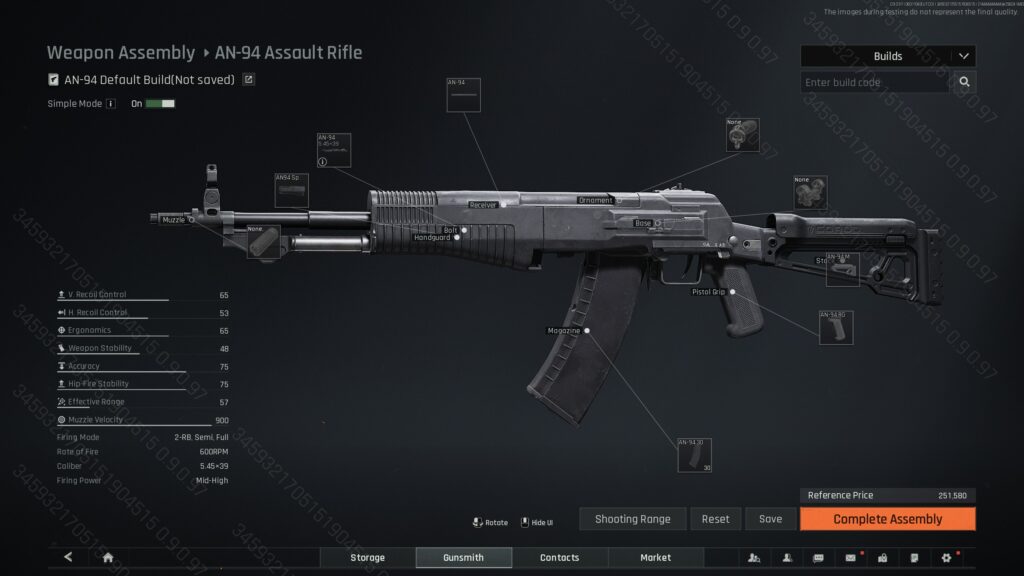The image size is (1024, 576).
Task: Switch to the Storage tab
Action: pos(367,557)
